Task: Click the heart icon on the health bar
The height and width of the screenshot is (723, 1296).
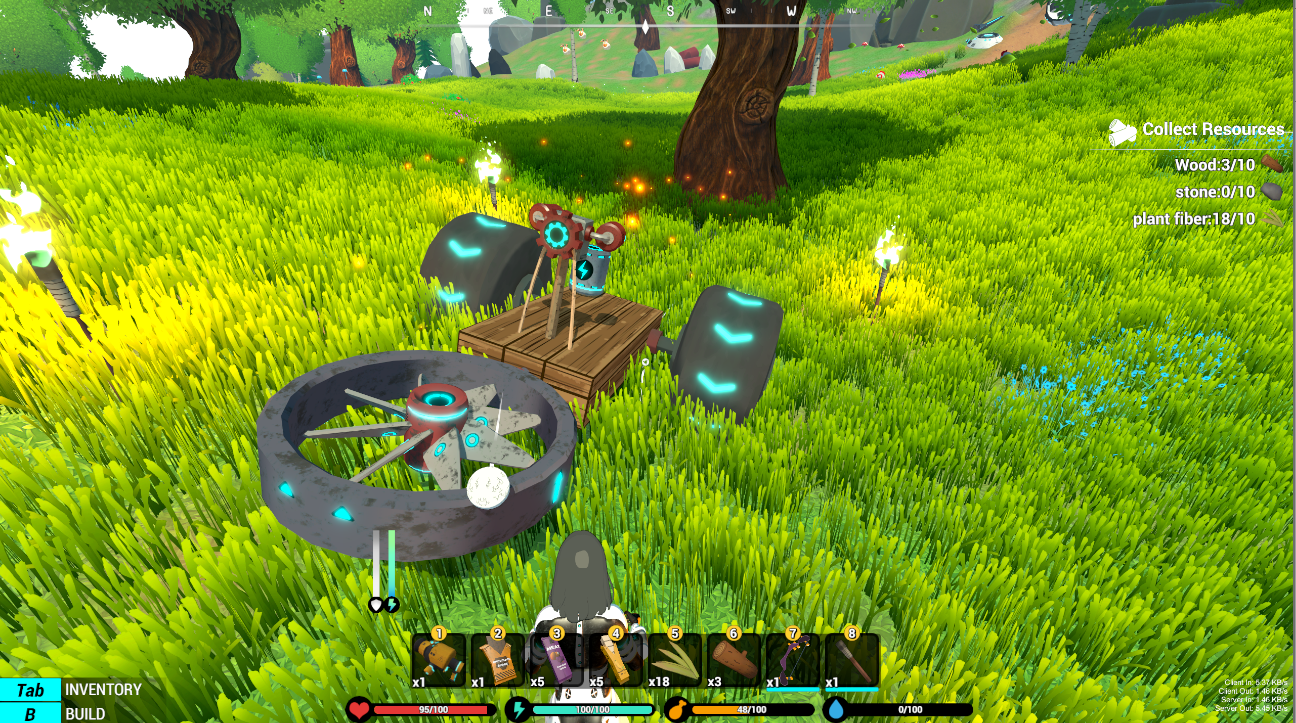Action: [x=358, y=711]
